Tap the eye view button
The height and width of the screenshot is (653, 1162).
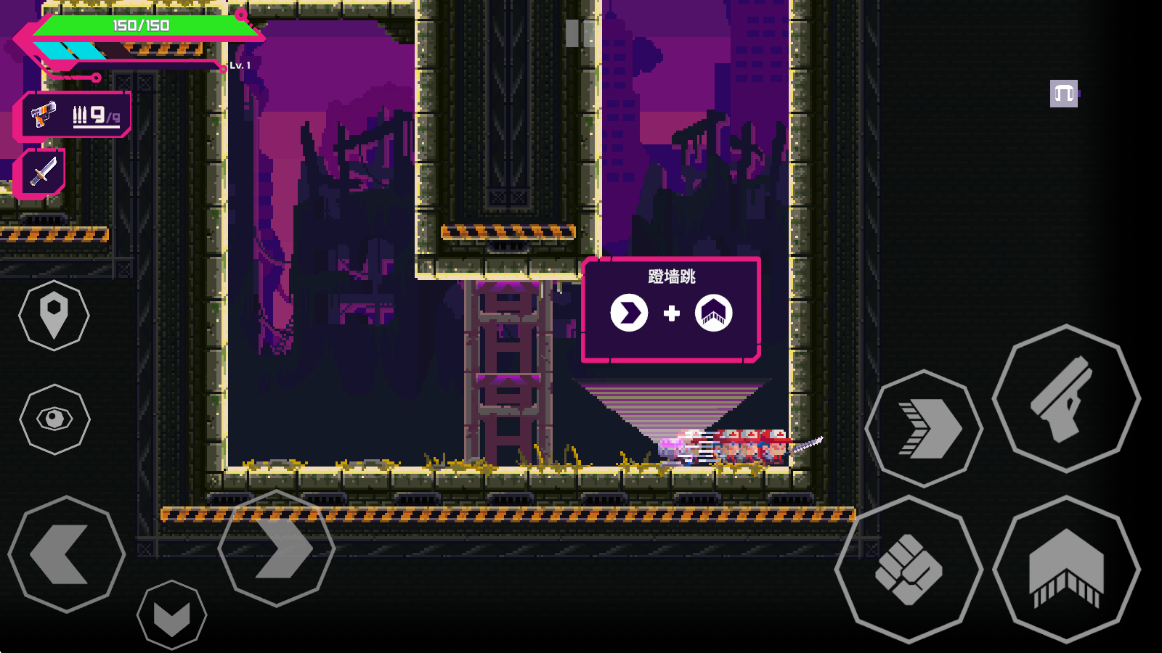(x=54, y=418)
